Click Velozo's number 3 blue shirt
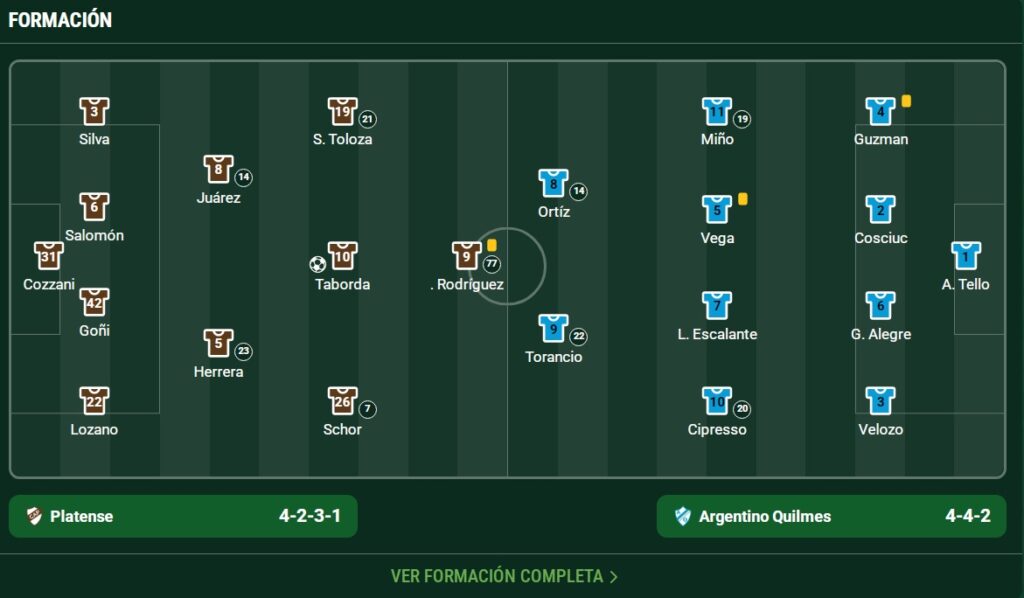Image resolution: width=1024 pixels, height=598 pixels. pyautogui.click(x=880, y=401)
